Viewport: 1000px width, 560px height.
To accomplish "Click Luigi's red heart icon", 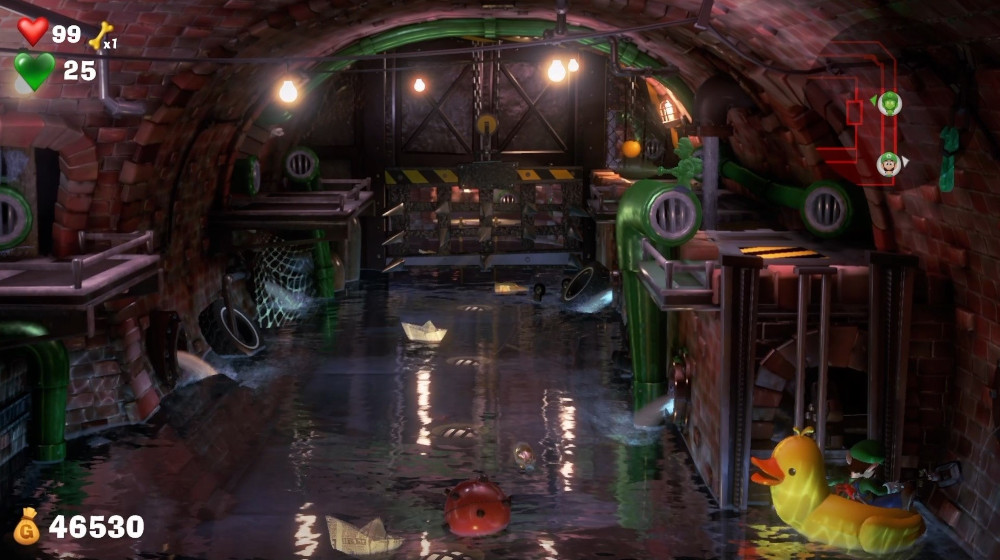I will pos(32,31).
